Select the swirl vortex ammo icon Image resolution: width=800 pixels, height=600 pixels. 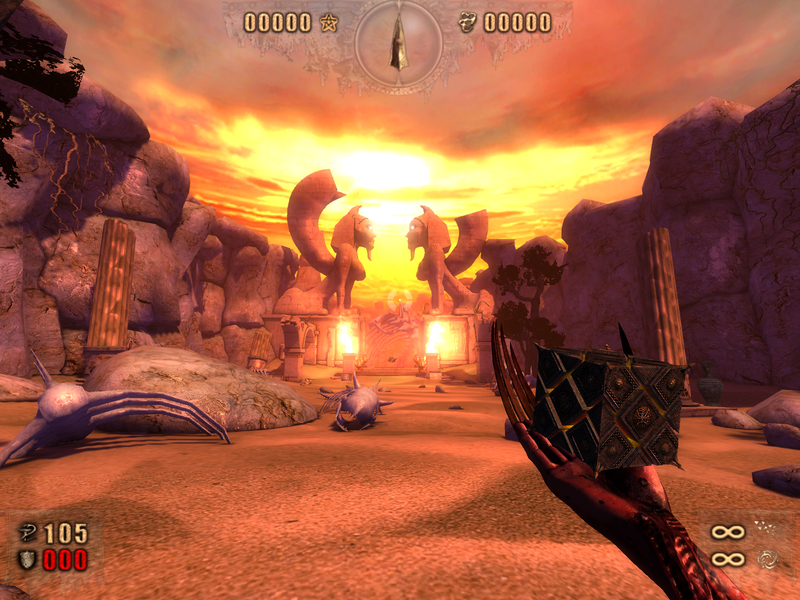click(x=768, y=558)
